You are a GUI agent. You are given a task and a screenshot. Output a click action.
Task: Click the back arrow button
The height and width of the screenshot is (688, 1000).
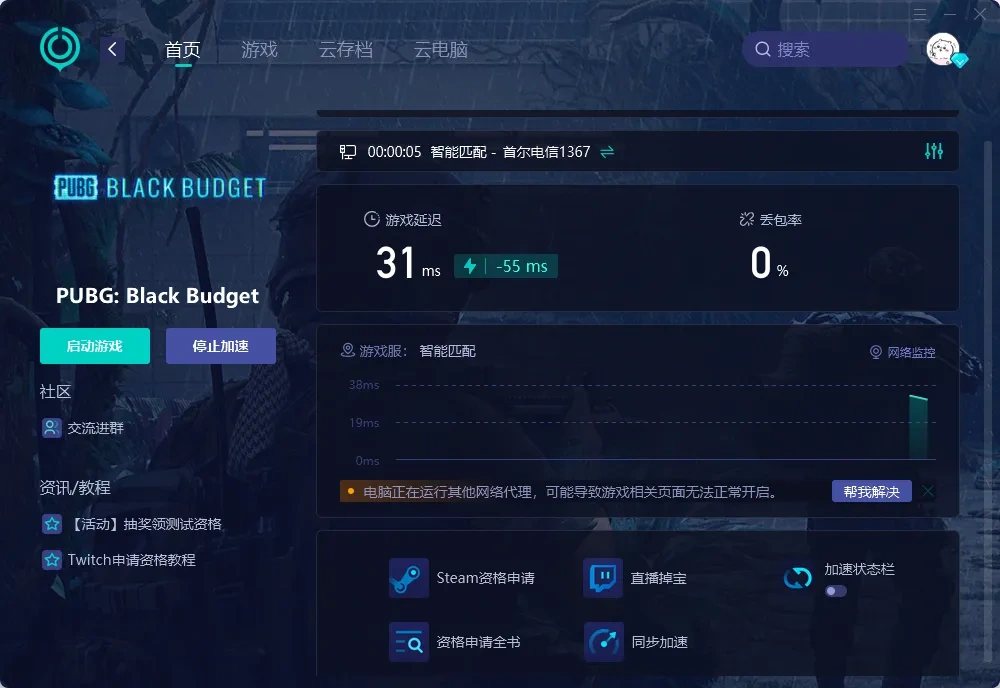coord(113,49)
